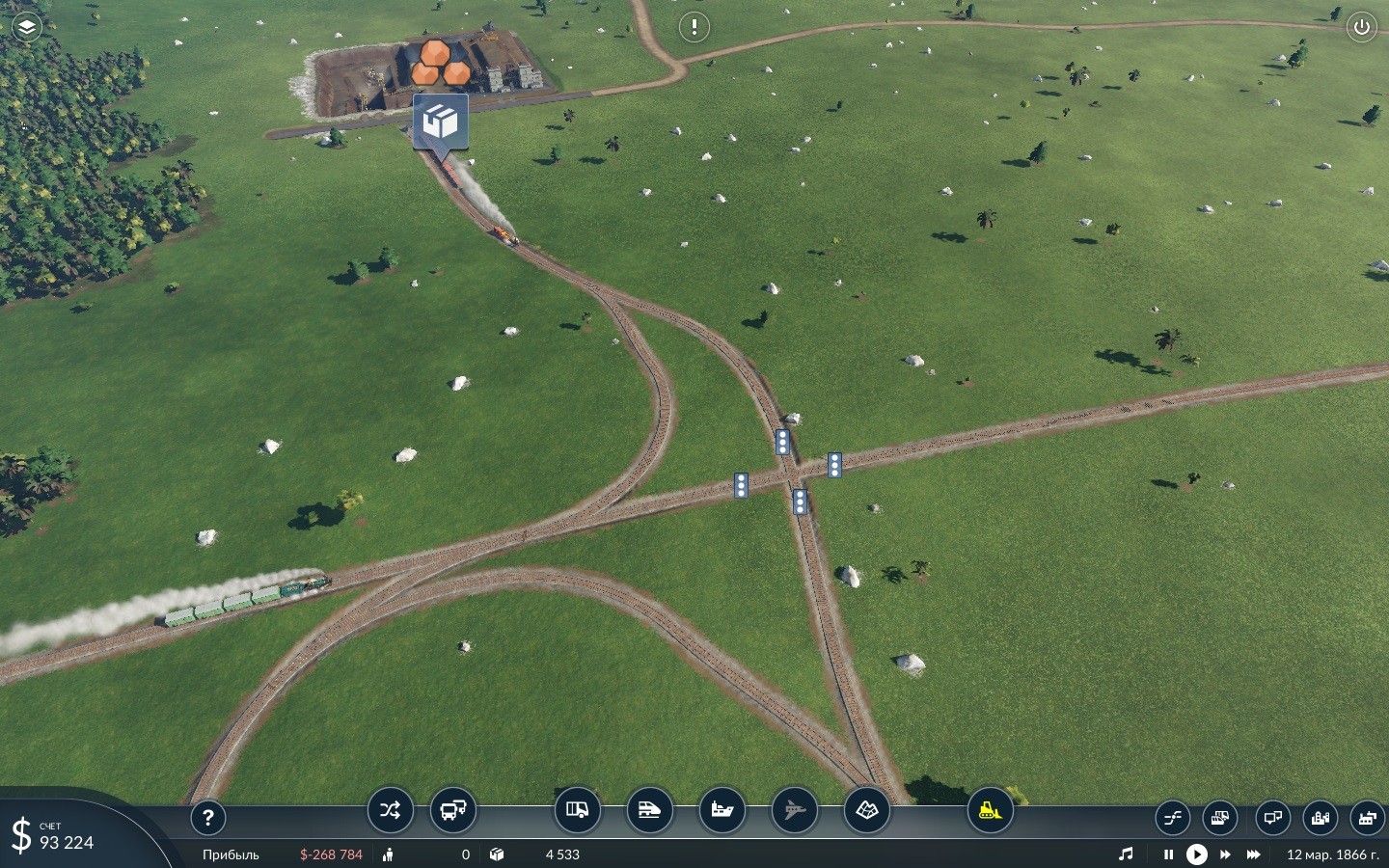Image resolution: width=1389 pixels, height=868 pixels.
Task: Open the stations overview list icon
Action: click(x=1272, y=819)
